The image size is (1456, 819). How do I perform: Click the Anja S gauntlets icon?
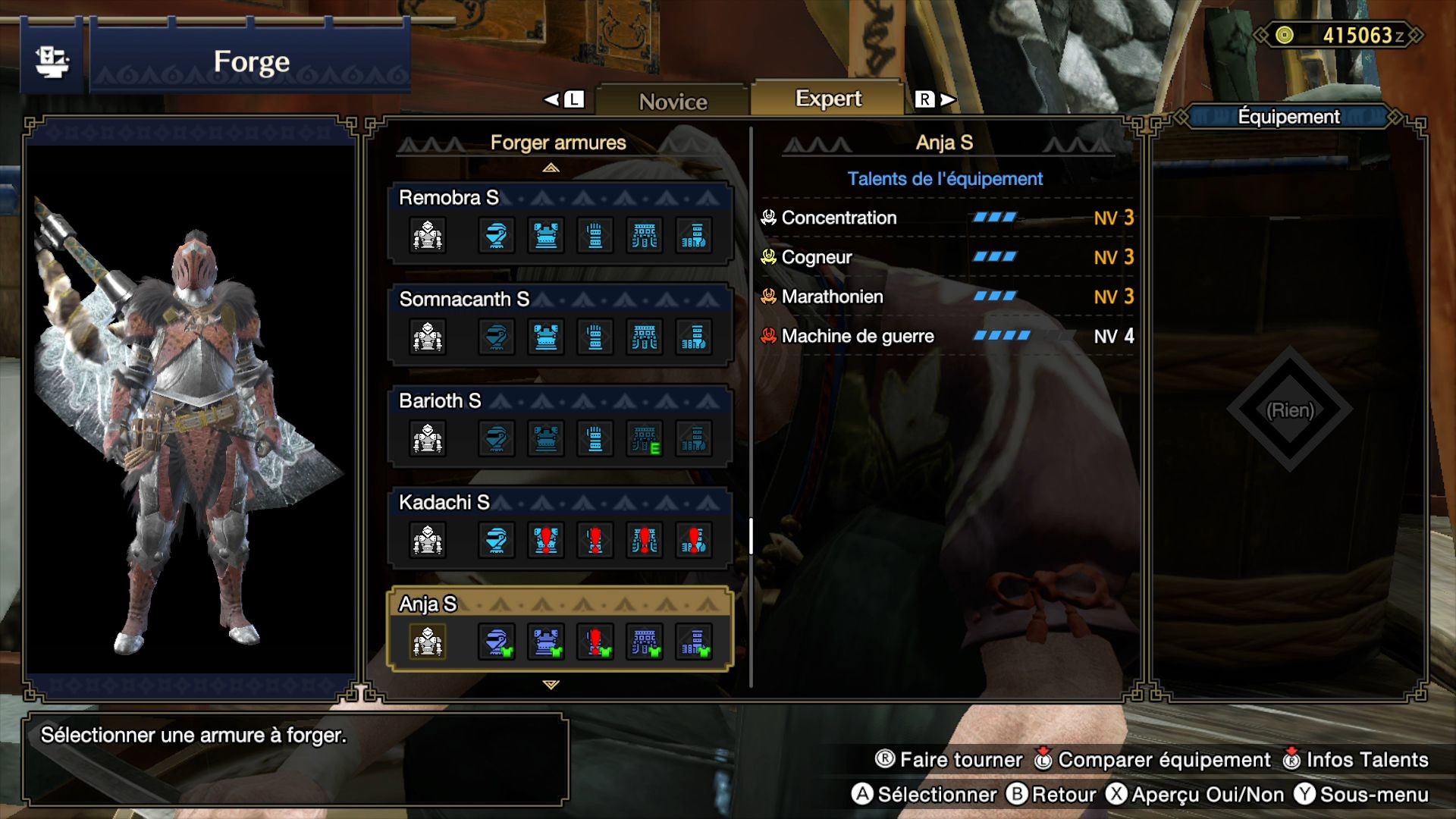point(595,642)
